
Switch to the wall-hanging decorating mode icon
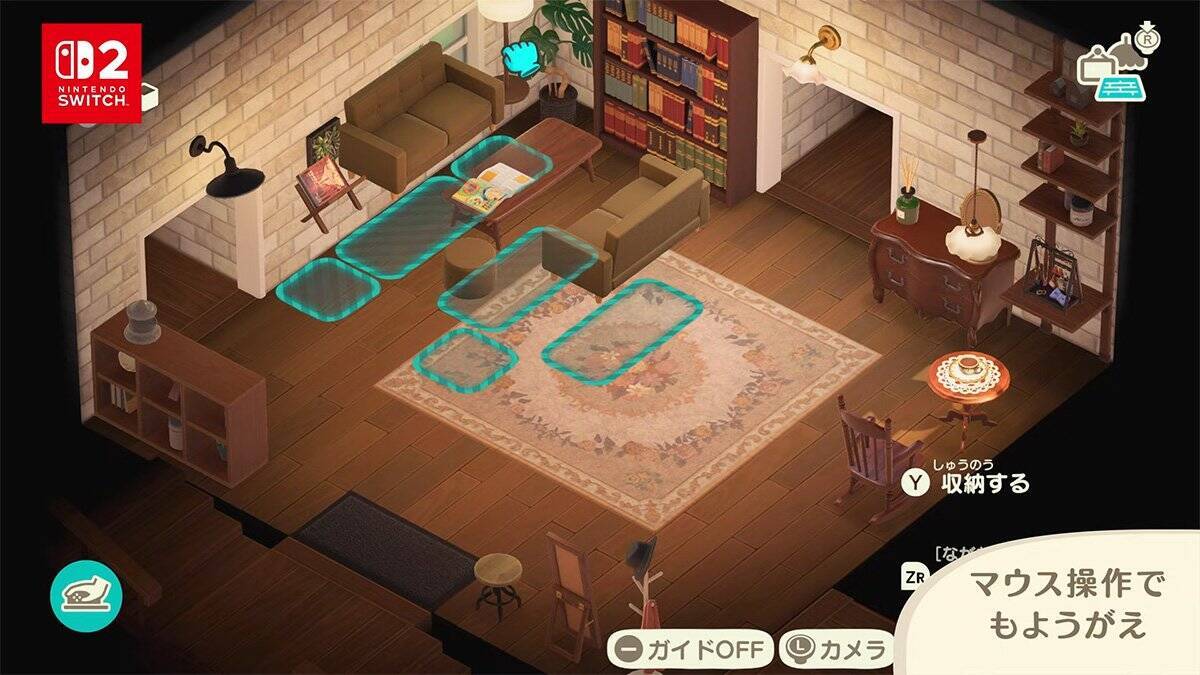coord(1095,62)
